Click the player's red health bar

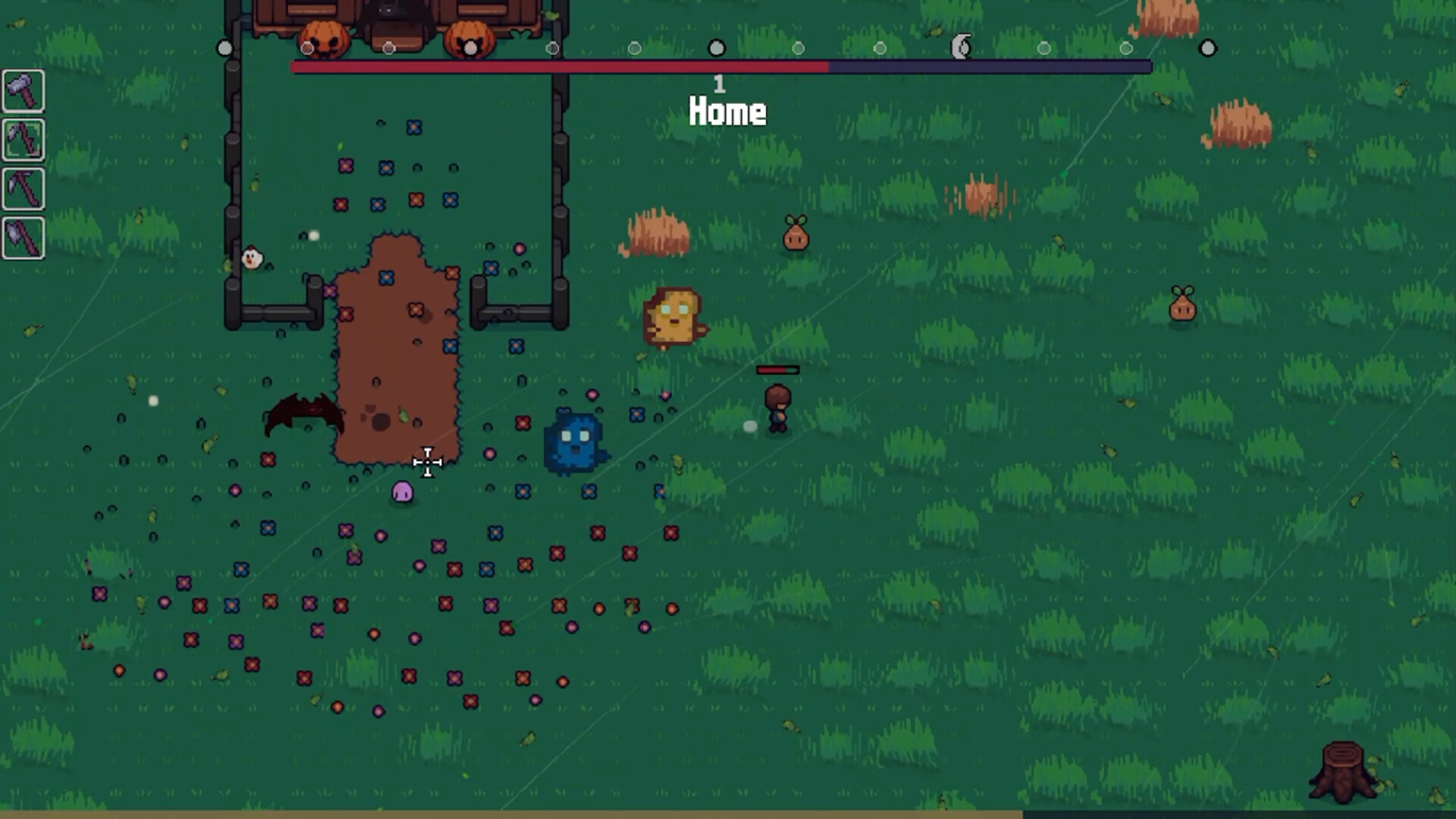click(777, 369)
